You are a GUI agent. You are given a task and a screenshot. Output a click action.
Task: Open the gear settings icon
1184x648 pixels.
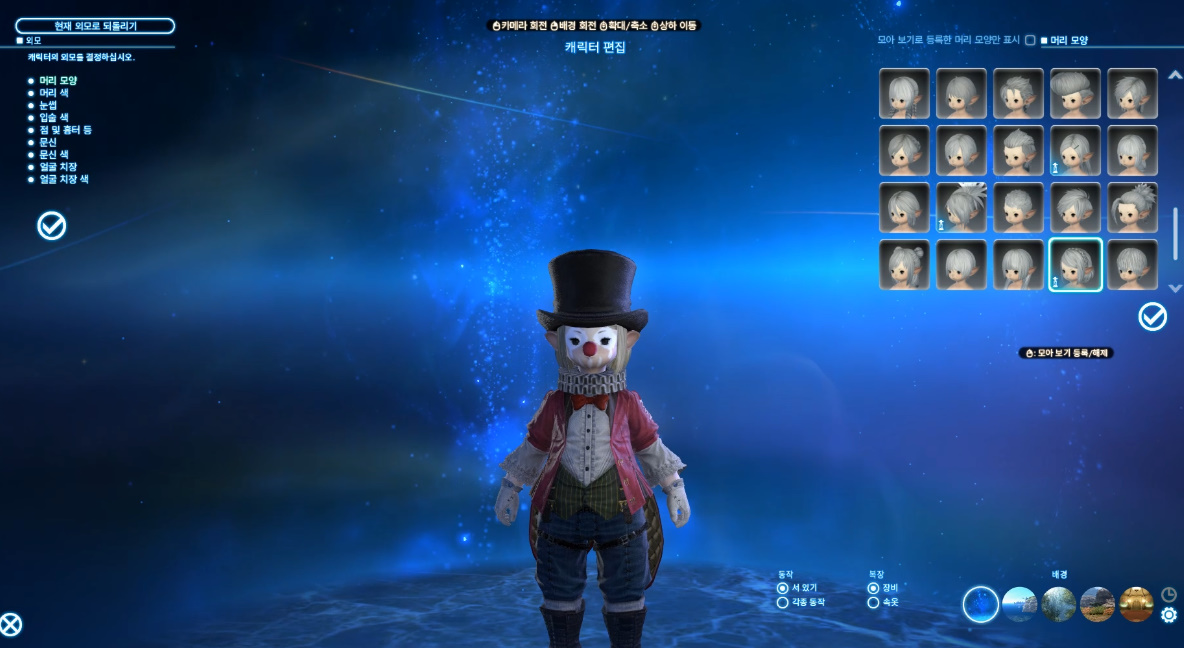[1168, 615]
